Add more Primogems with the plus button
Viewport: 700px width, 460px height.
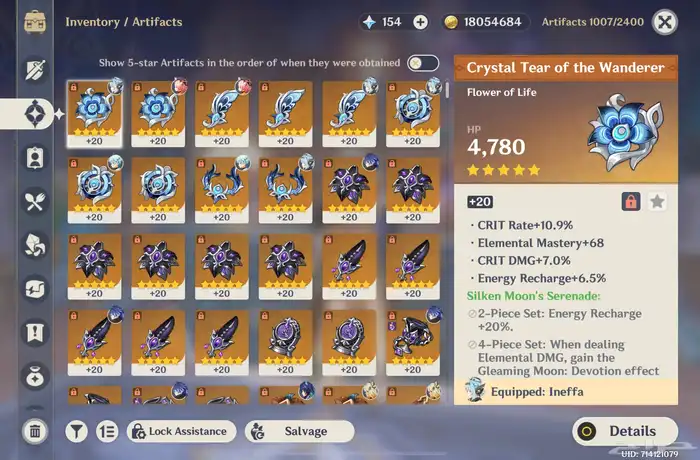point(420,22)
